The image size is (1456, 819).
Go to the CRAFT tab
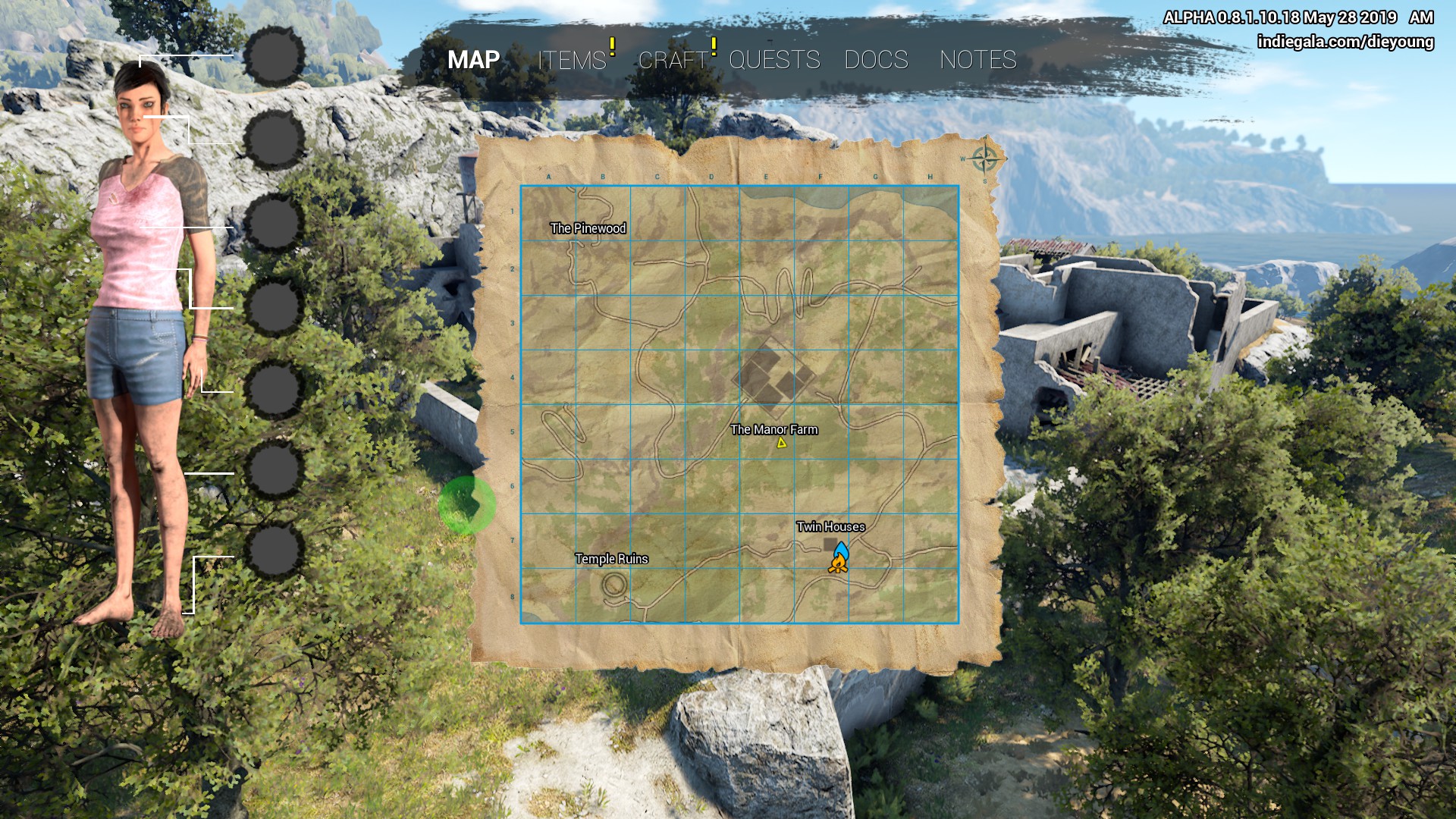tap(673, 60)
